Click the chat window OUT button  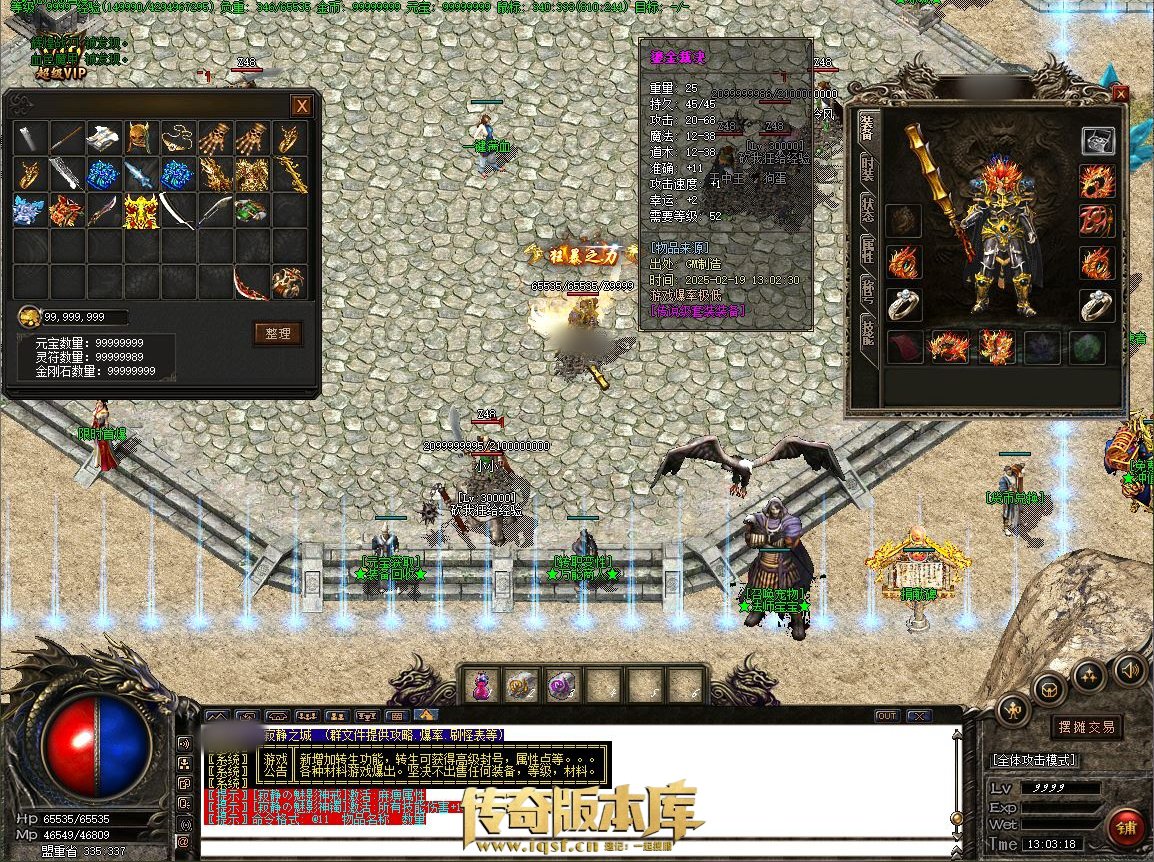tap(886, 716)
